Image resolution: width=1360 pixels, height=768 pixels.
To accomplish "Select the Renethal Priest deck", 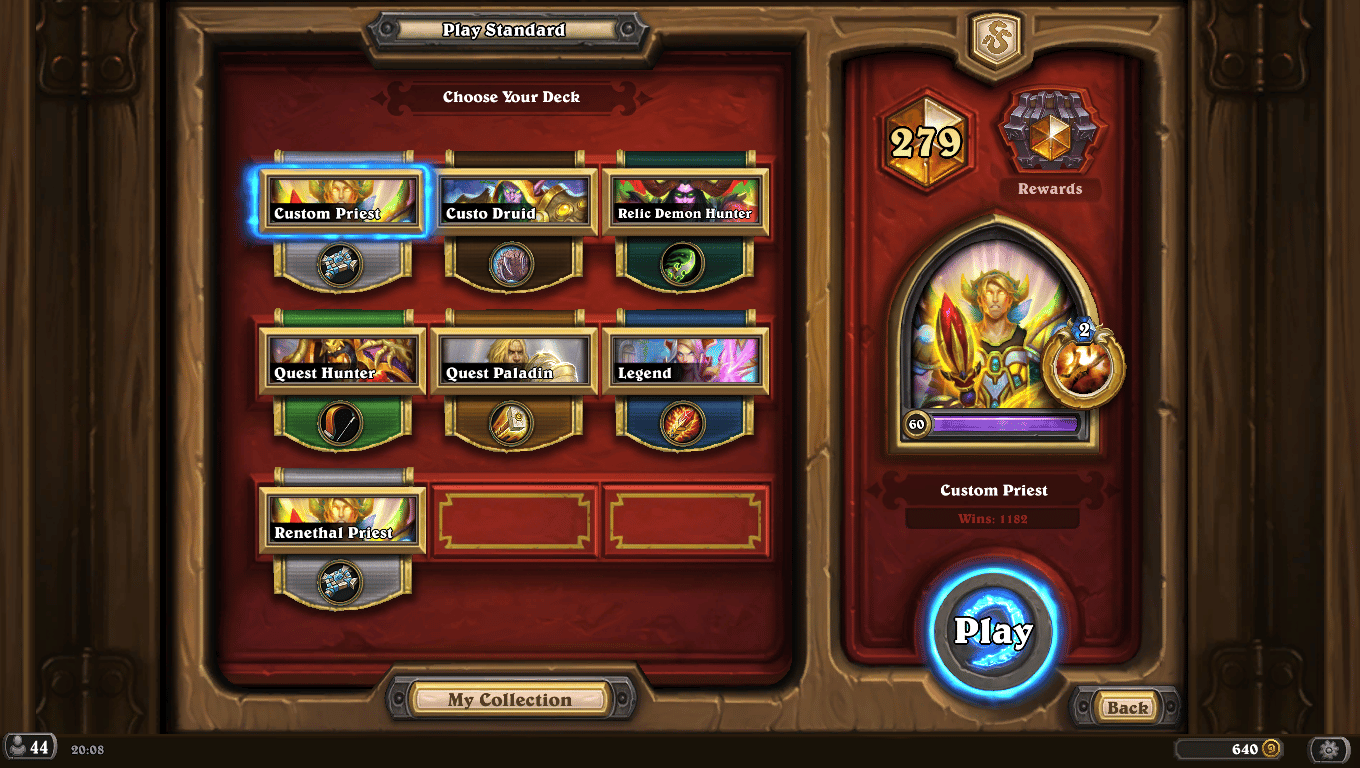I will [342, 519].
